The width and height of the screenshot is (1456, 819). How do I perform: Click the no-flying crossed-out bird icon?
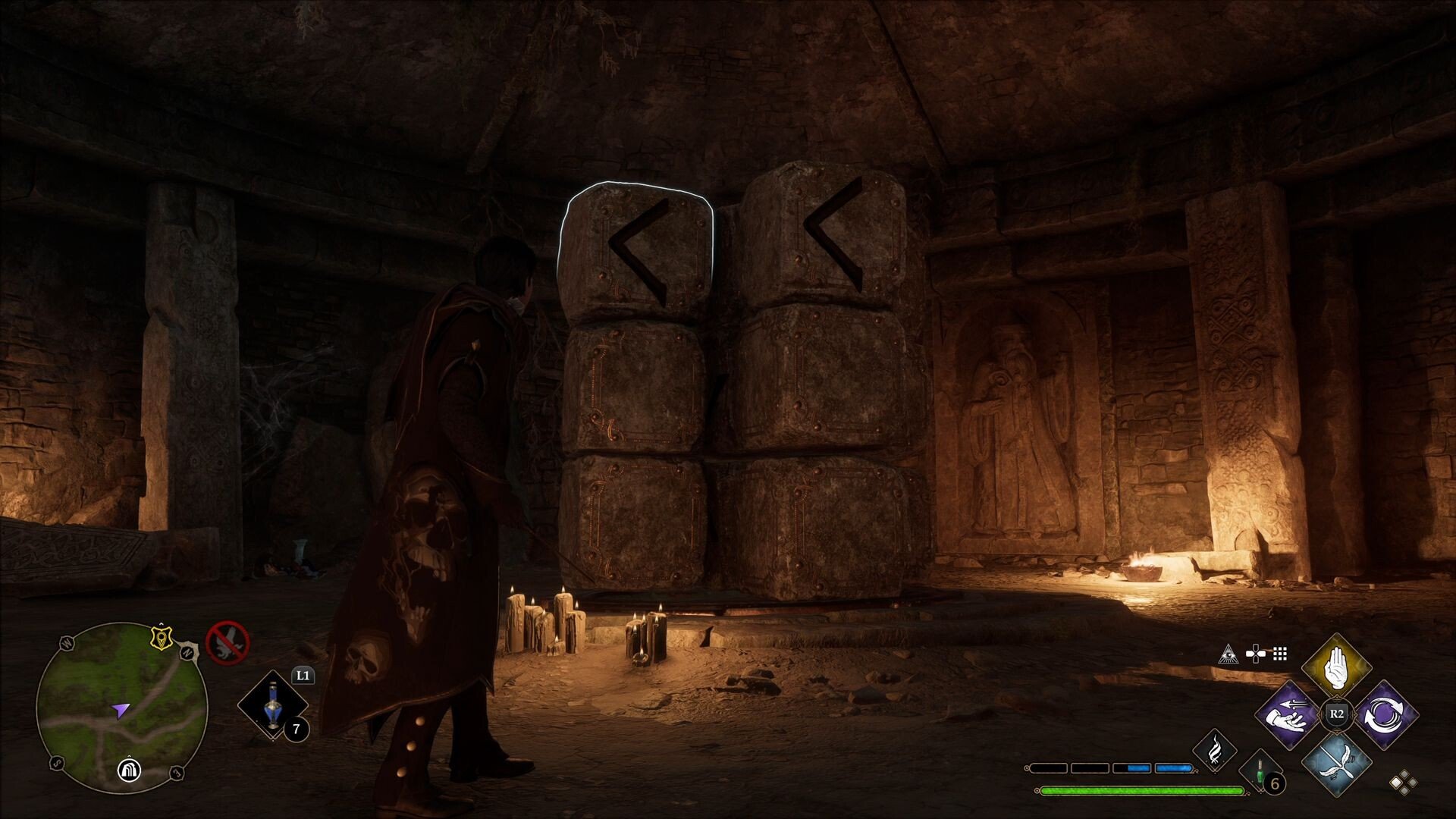(227, 642)
